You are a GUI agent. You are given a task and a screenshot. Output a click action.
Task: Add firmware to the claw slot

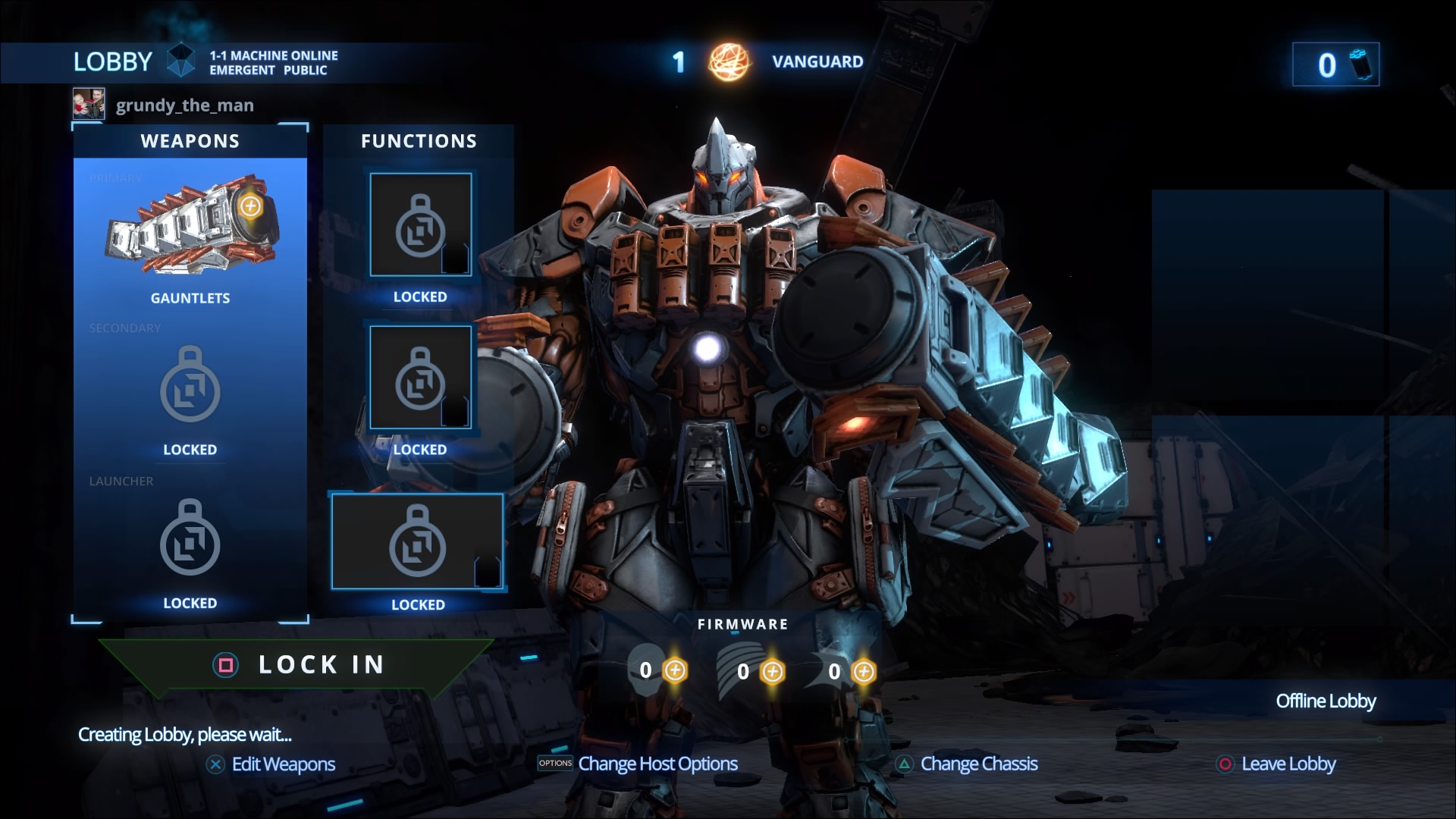pyautogui.click(x=864, y=670)
